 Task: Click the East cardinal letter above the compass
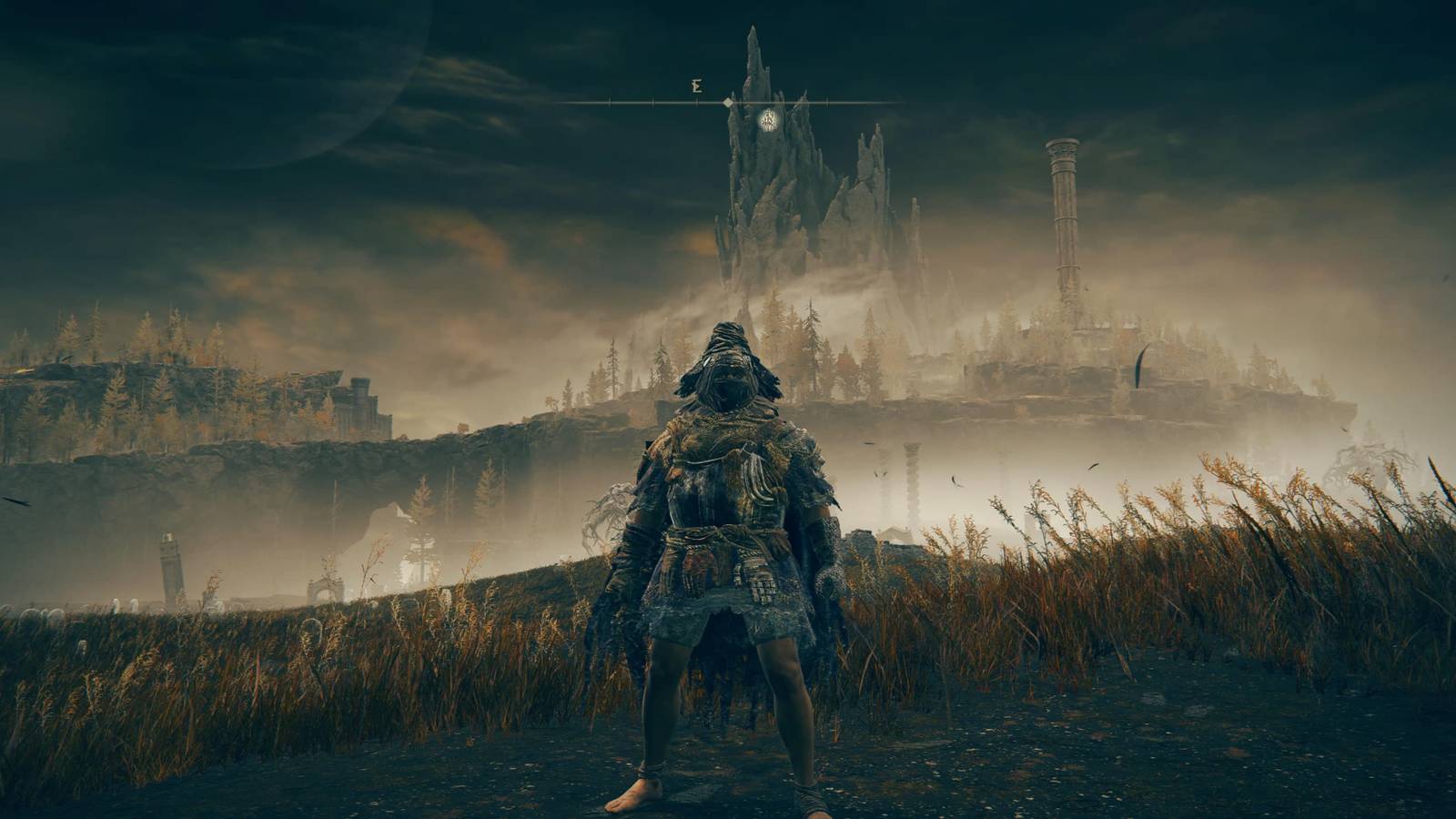697,86
